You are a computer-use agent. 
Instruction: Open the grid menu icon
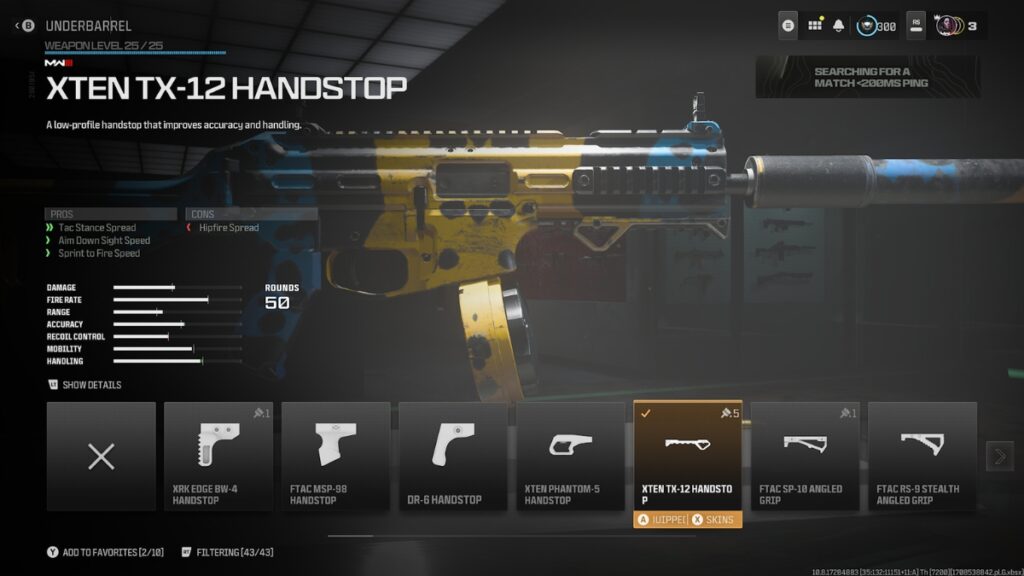click(815, 25)
